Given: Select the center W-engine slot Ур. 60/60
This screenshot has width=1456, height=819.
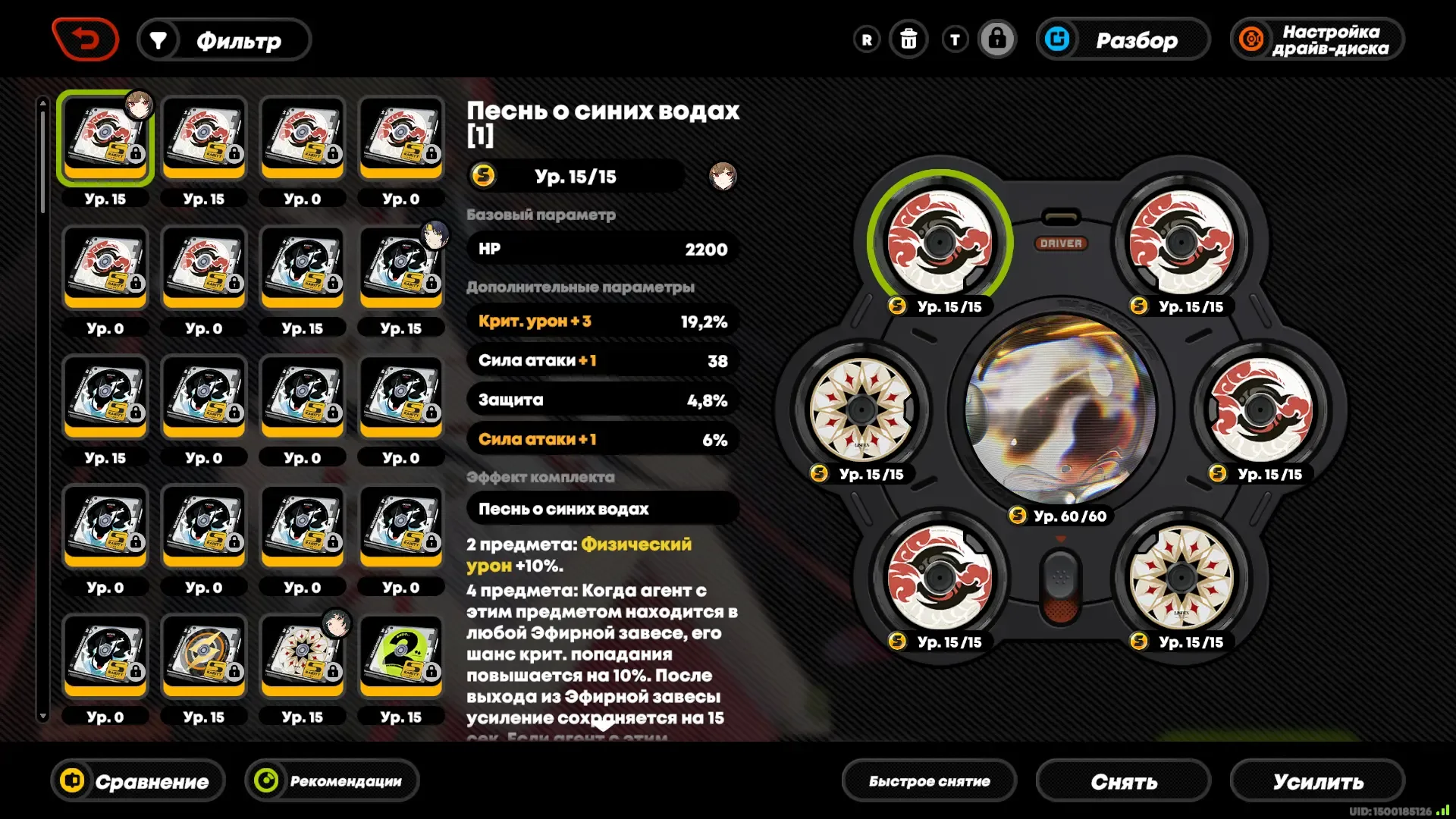Looking at the screenshot, I should (1060, 409).
